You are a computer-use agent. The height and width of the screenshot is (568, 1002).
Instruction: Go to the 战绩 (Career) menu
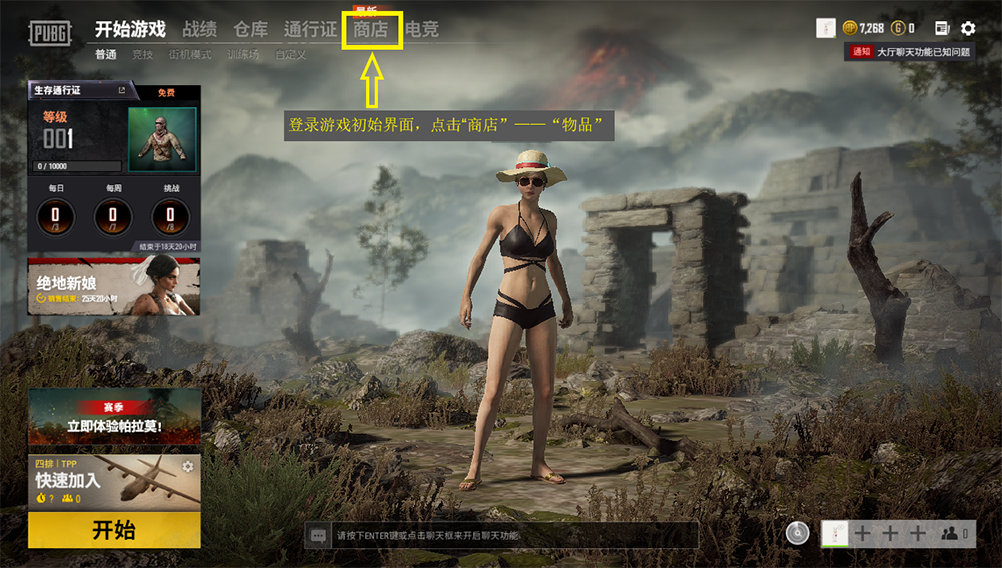(x=199, y=30)
